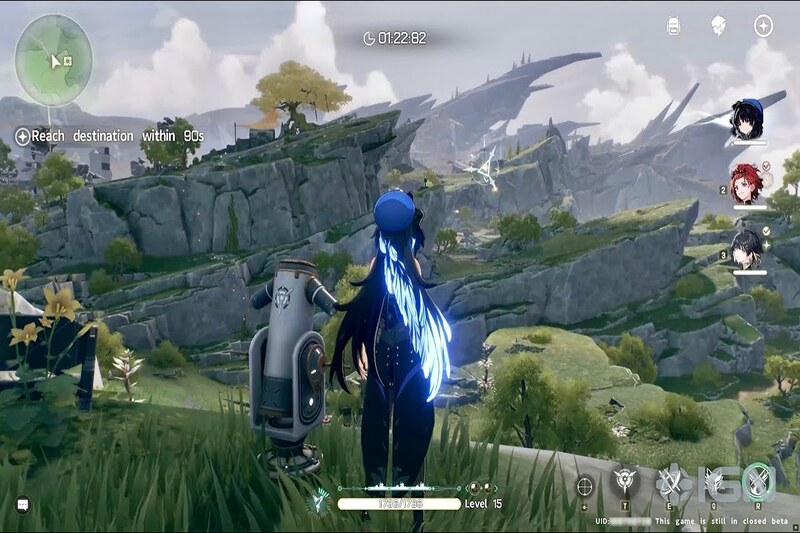
Task: Open the backpack inventory icon
Action: point(673,26)
